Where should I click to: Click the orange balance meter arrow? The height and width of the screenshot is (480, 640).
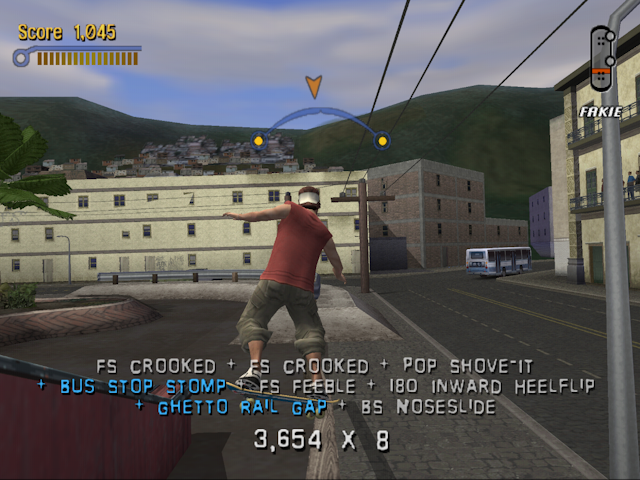314,87
